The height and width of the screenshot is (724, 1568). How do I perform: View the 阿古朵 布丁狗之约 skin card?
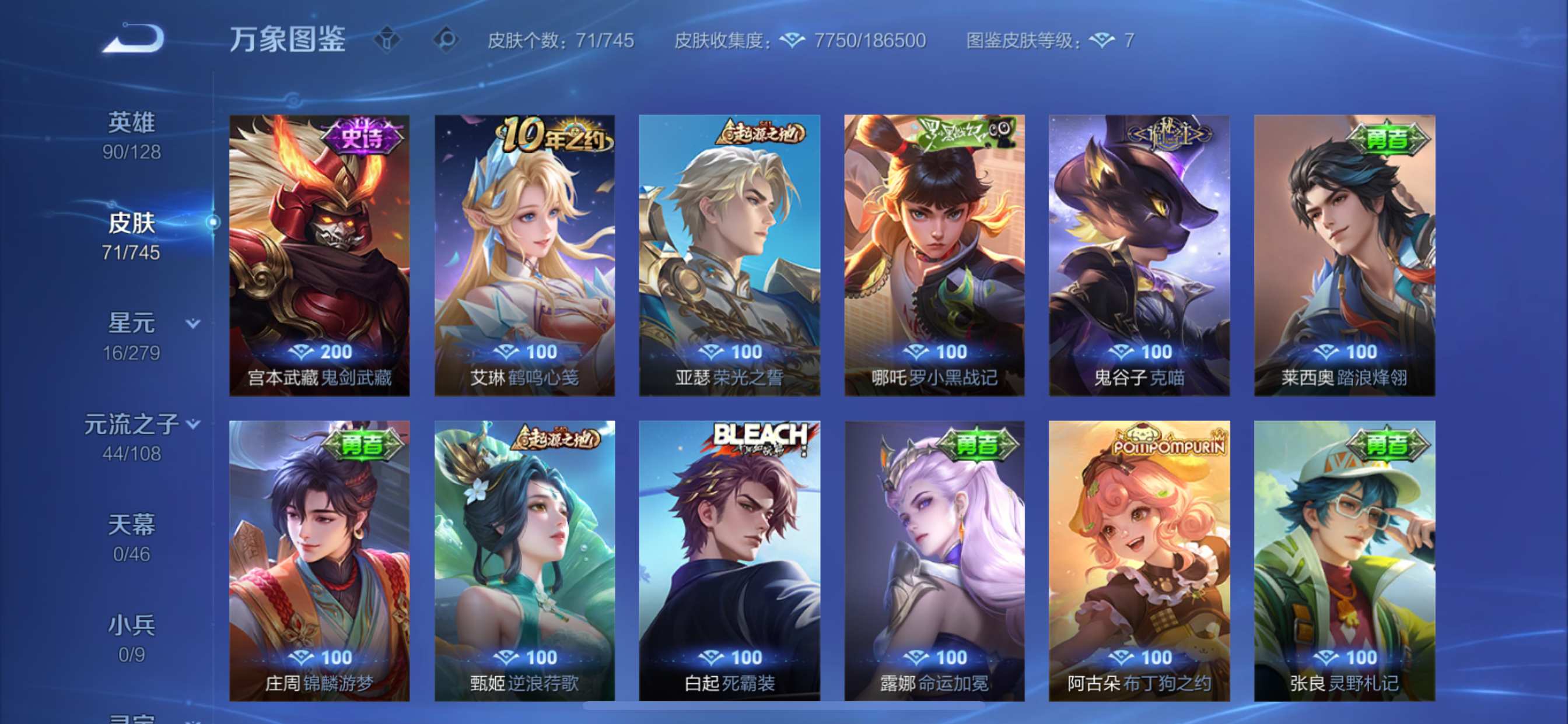1139,560
